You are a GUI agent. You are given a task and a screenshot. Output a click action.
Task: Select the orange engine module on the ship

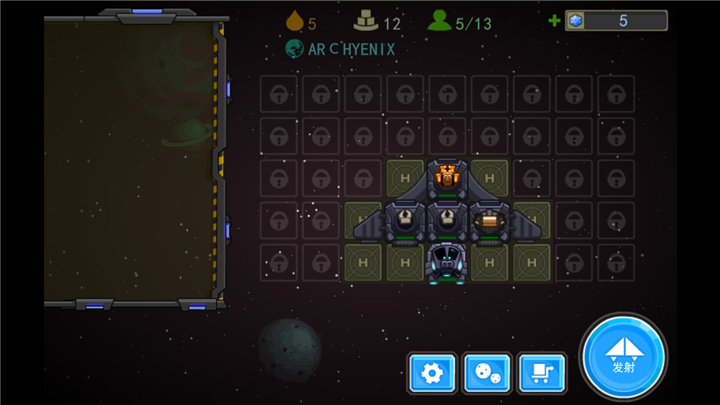coord(447,177)
